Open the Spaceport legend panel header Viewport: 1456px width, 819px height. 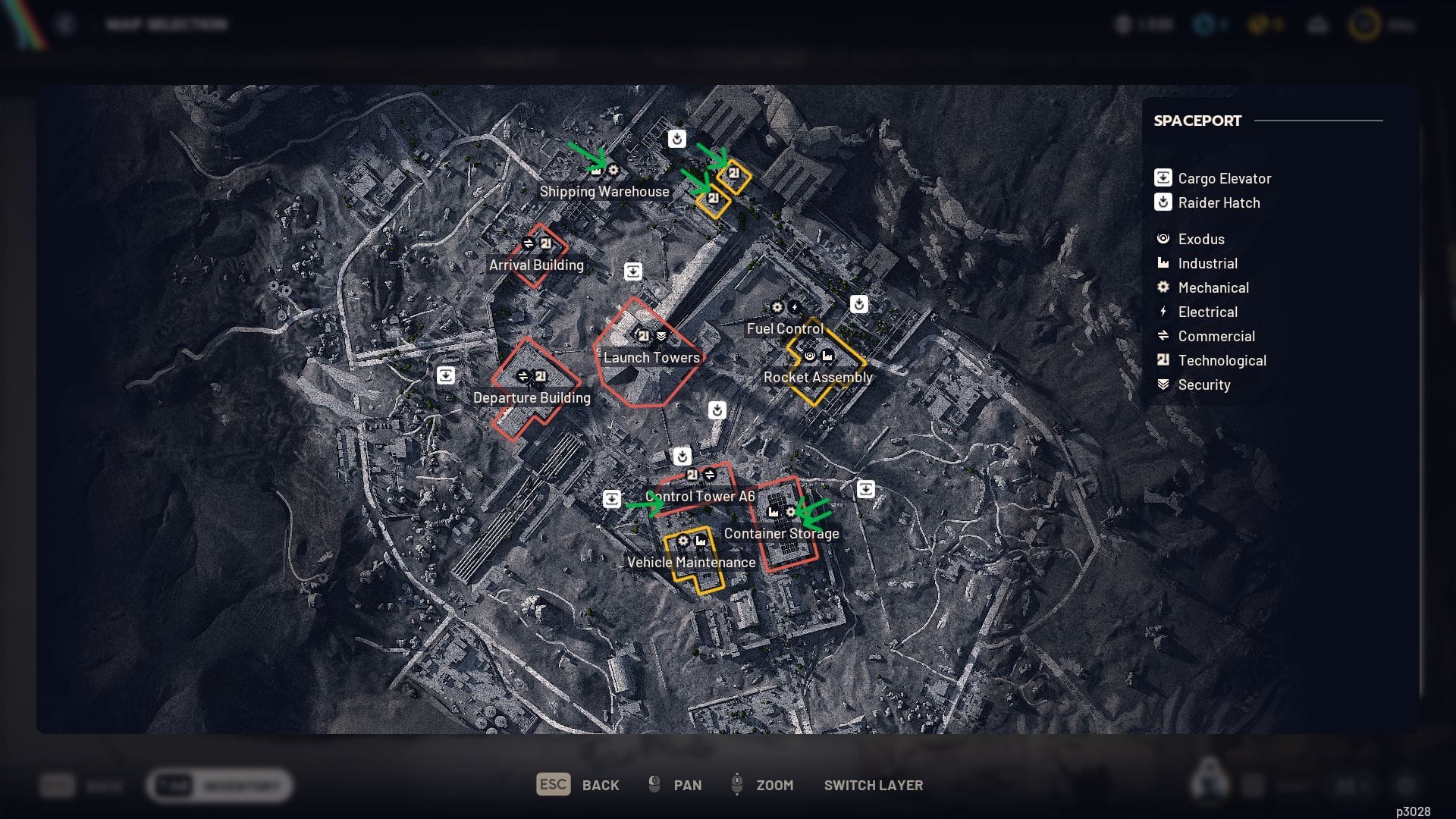[1197, 120]
